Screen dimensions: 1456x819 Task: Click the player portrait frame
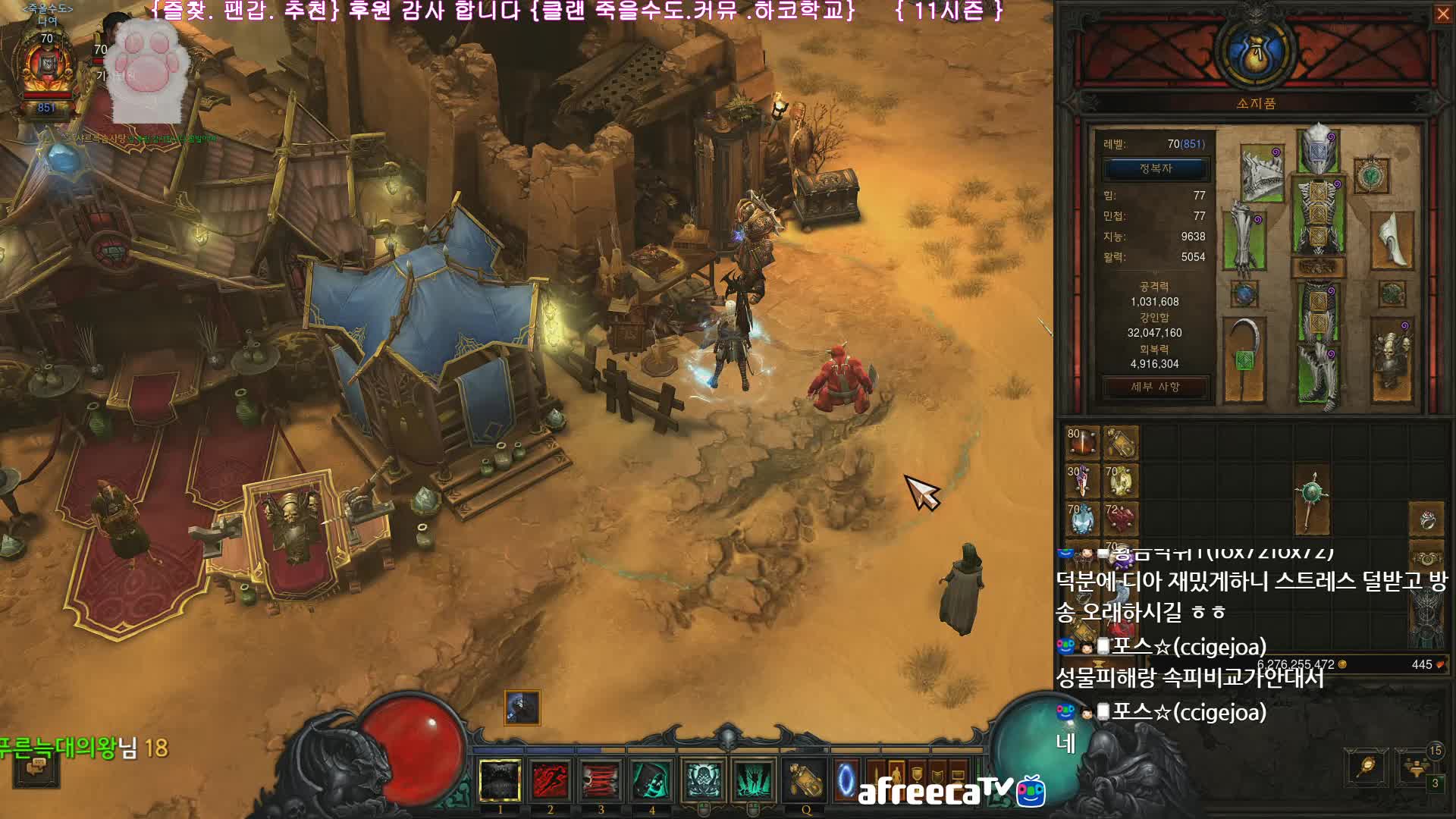point(47,68)
